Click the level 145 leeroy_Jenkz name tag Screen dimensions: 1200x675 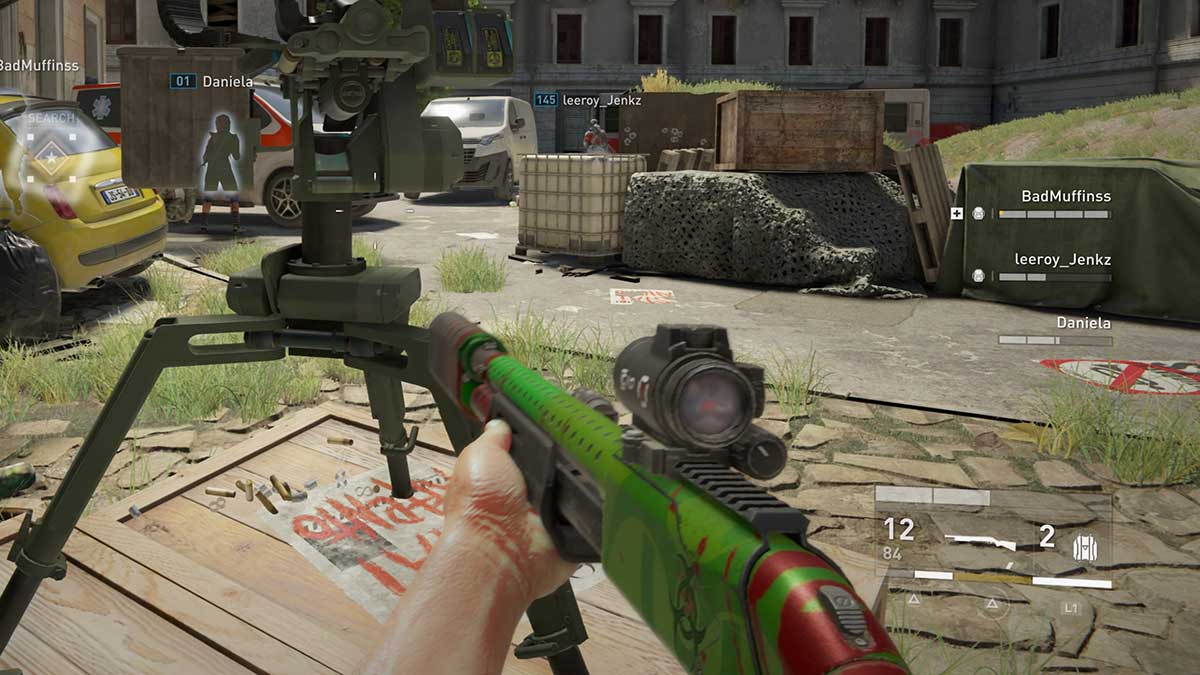pyautogui.click(x=588, y=100)
